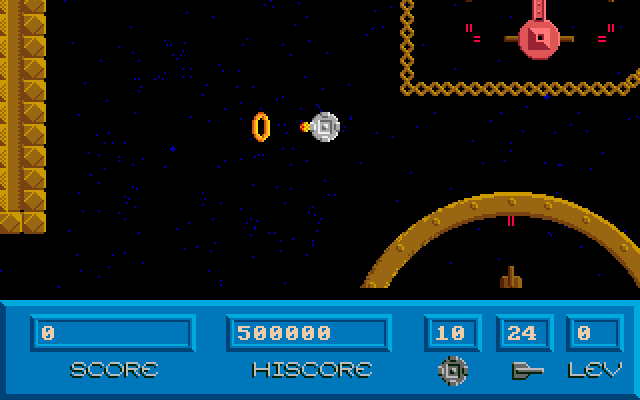The width and height of the screenshot is (640, 400).
Task: Click the grey ship lives icon
Action: (x=453, y=370)
